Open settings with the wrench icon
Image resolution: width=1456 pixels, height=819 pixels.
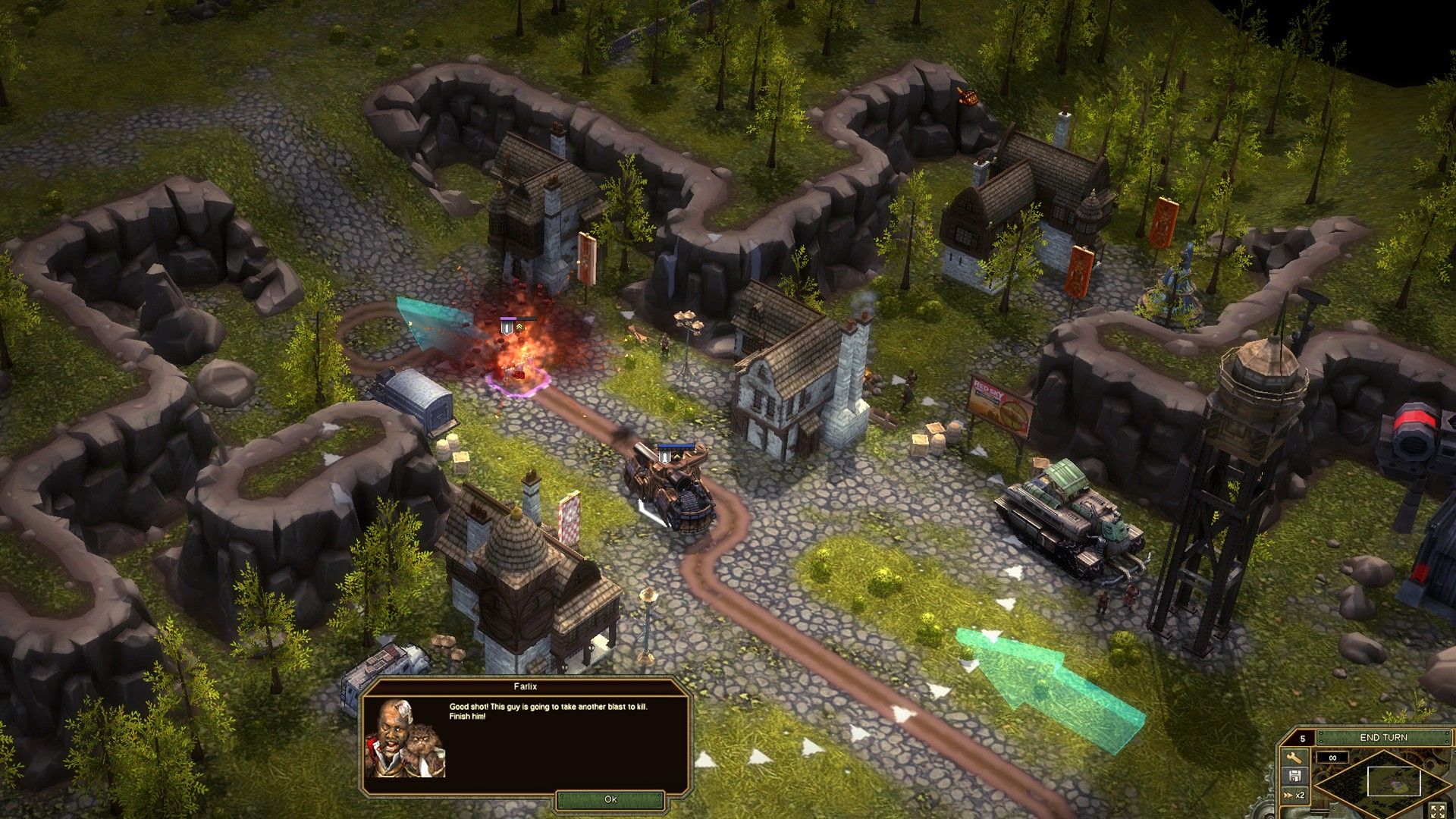[1294, 758]
